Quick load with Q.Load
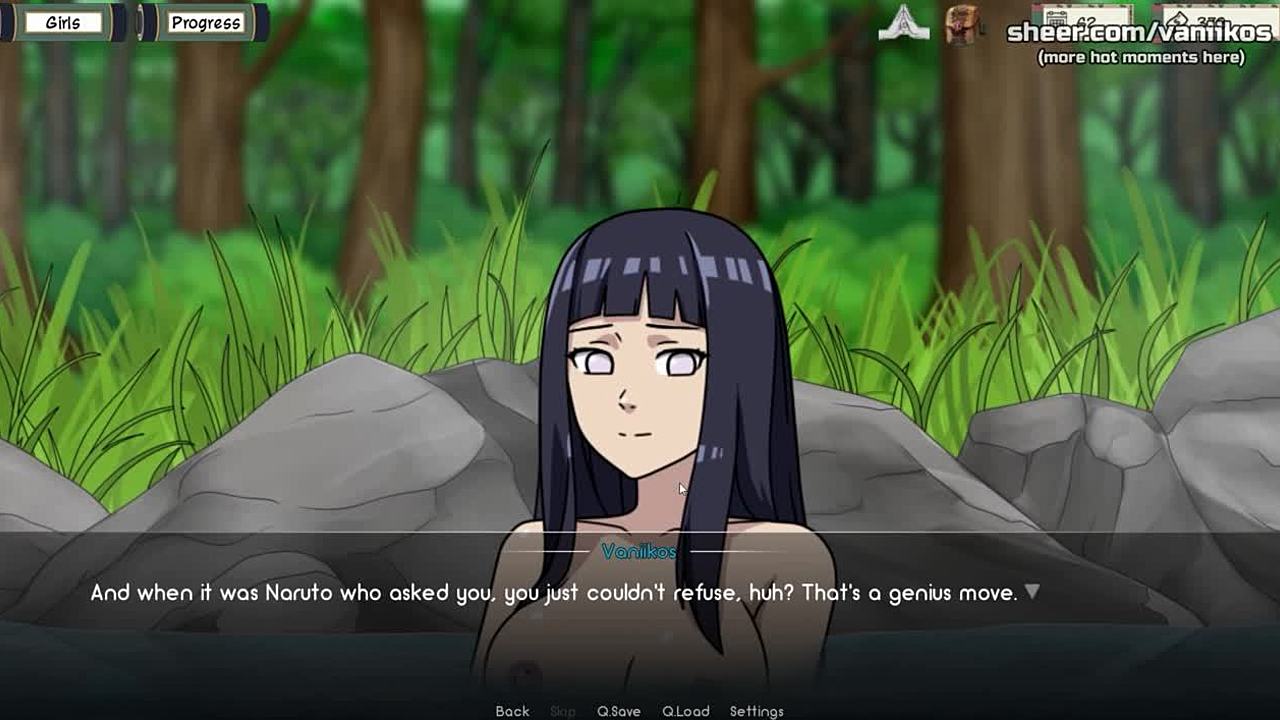 pyautogui.click(x=685, y=711)
